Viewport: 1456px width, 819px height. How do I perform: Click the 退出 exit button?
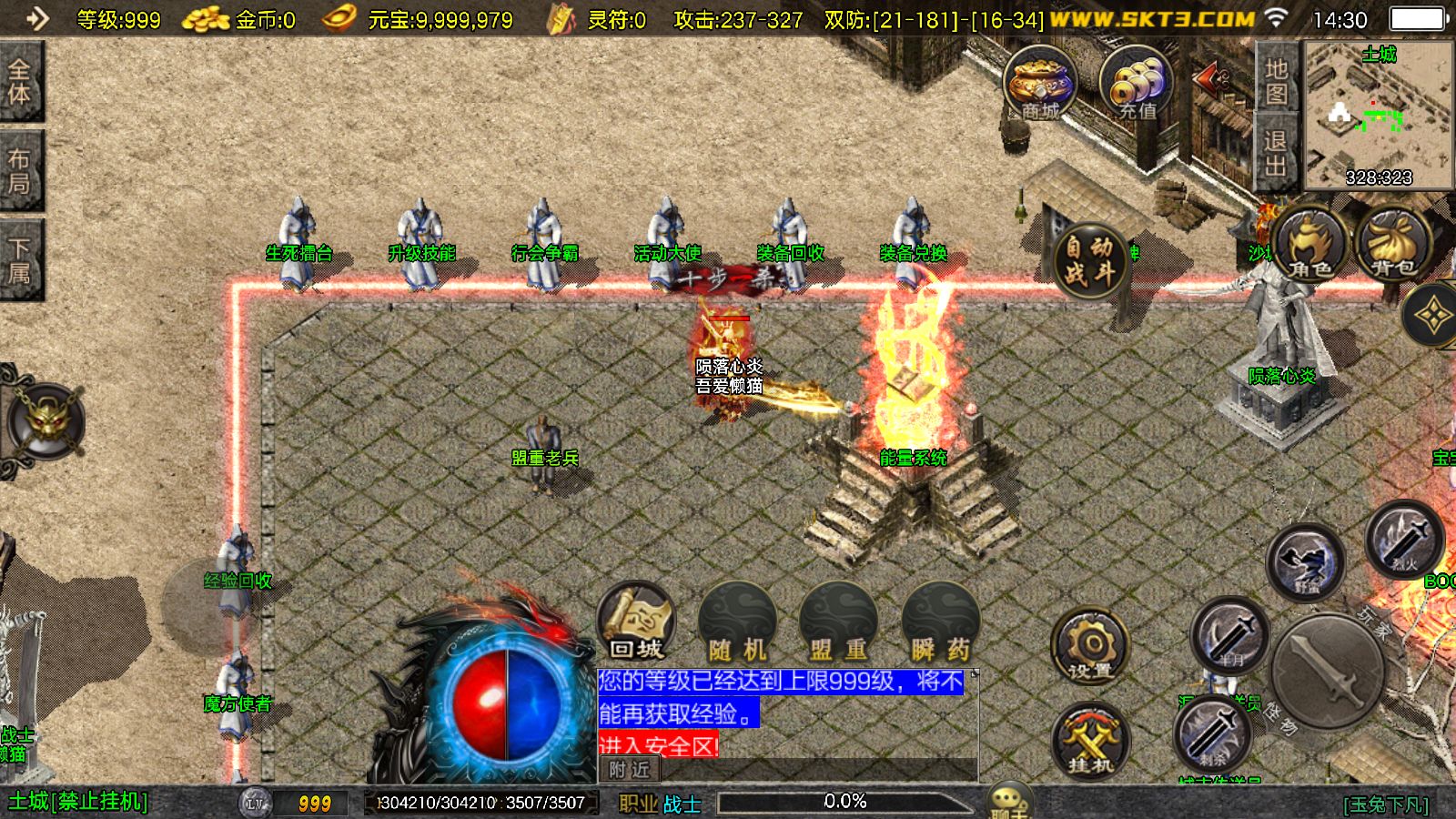pos(1276,153)
